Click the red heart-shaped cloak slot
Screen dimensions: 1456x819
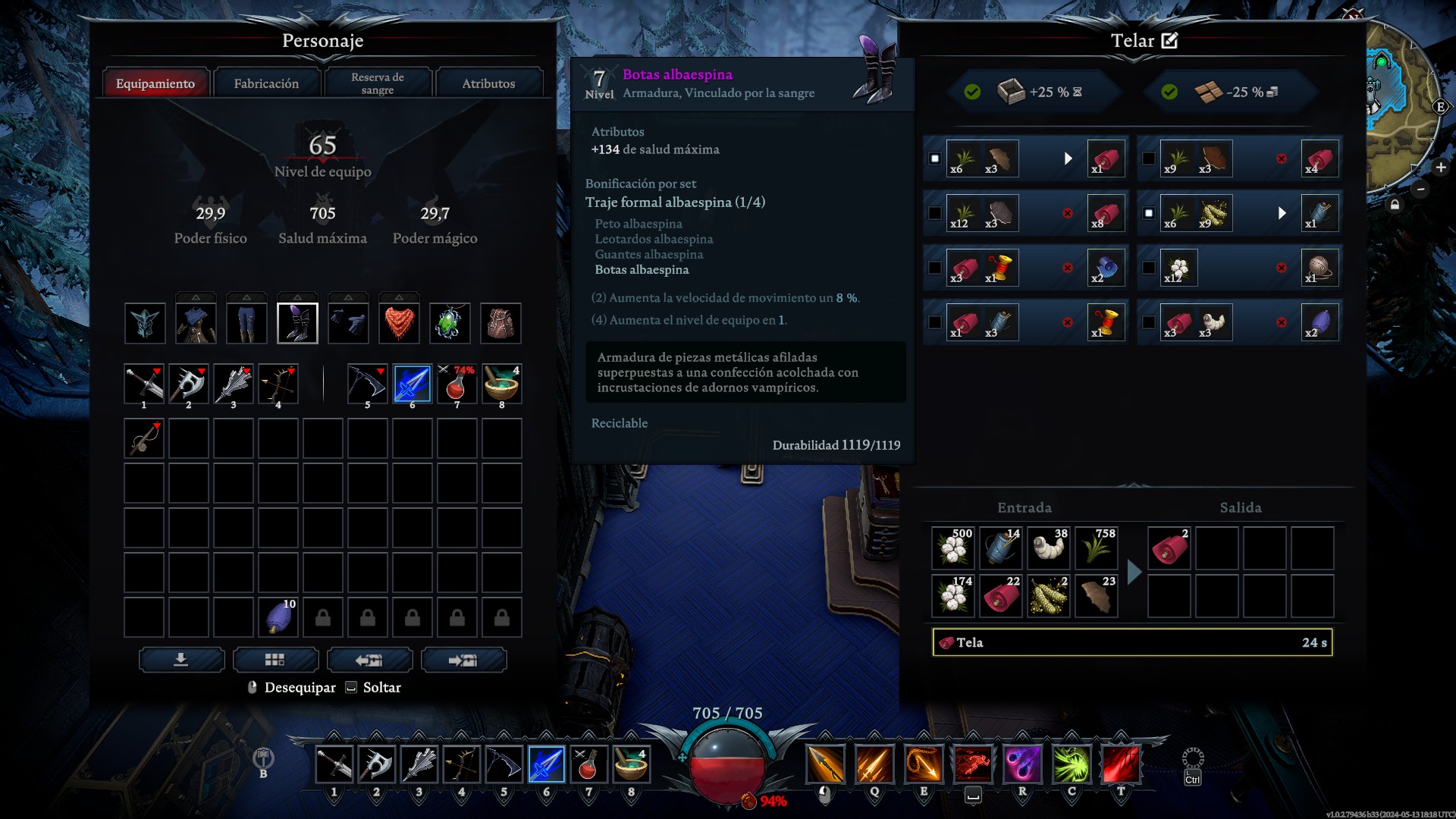tap(399, 323)
